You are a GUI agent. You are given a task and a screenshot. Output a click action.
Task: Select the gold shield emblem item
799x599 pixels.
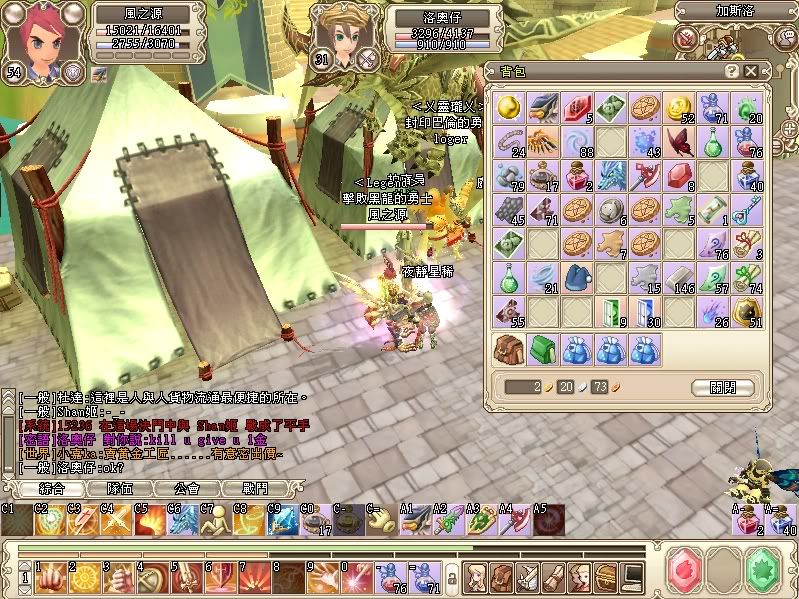(747, 312)
